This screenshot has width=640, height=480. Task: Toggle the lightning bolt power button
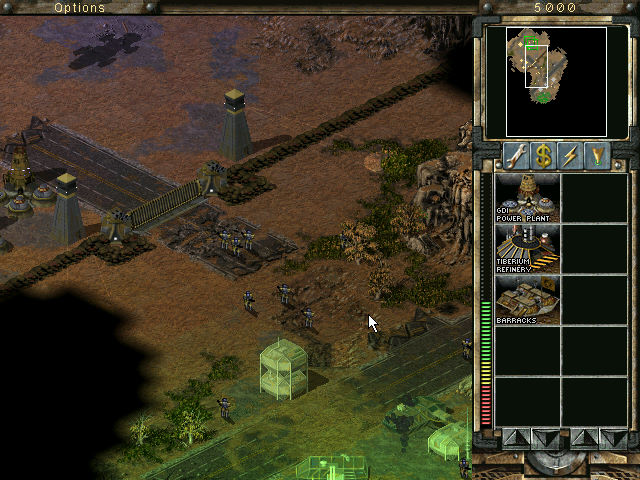click(571, 156)
